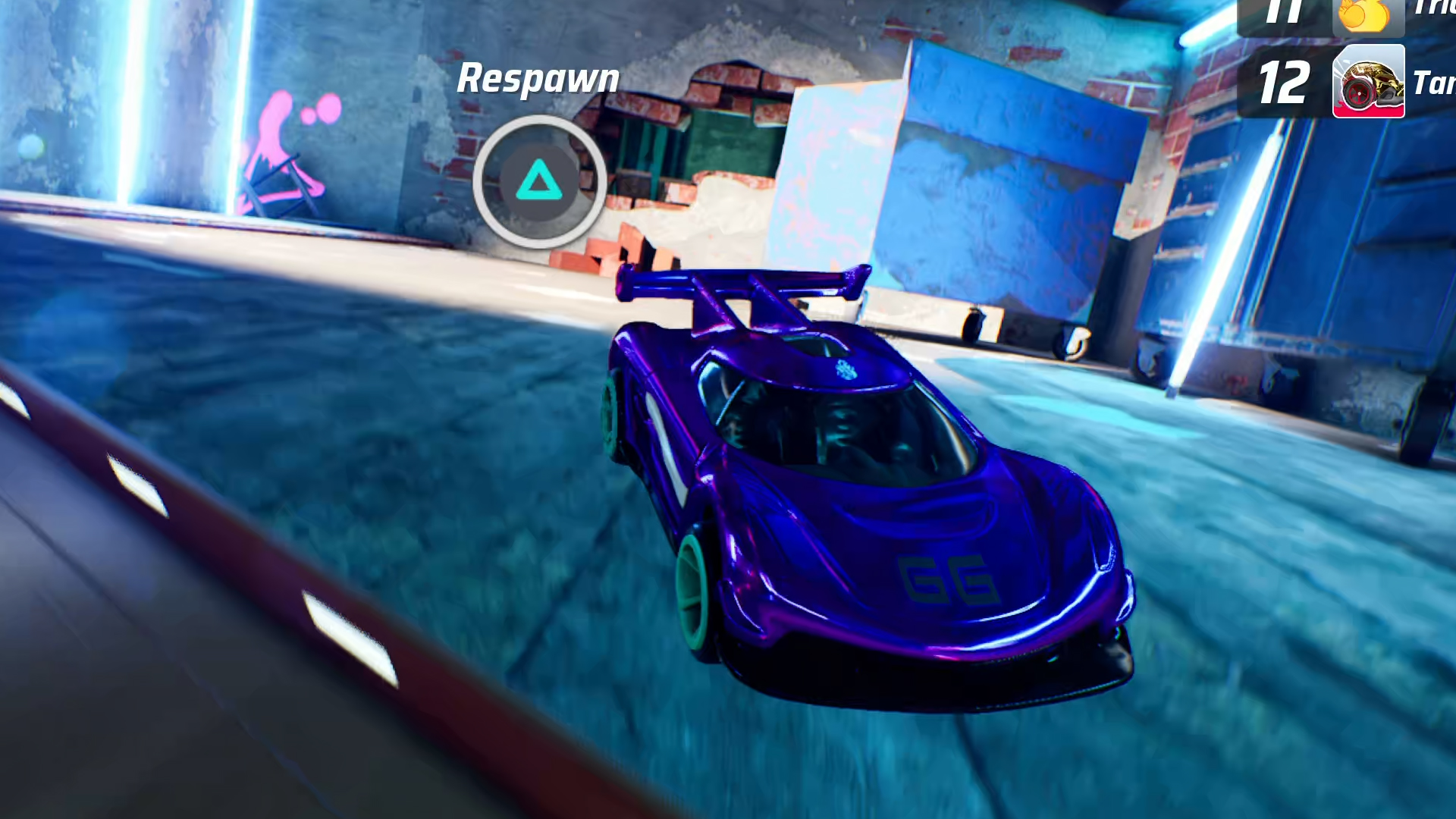Select the 12th place player avatar
Viewport: 1456px width, 819px height.
tap(1368, 81)
